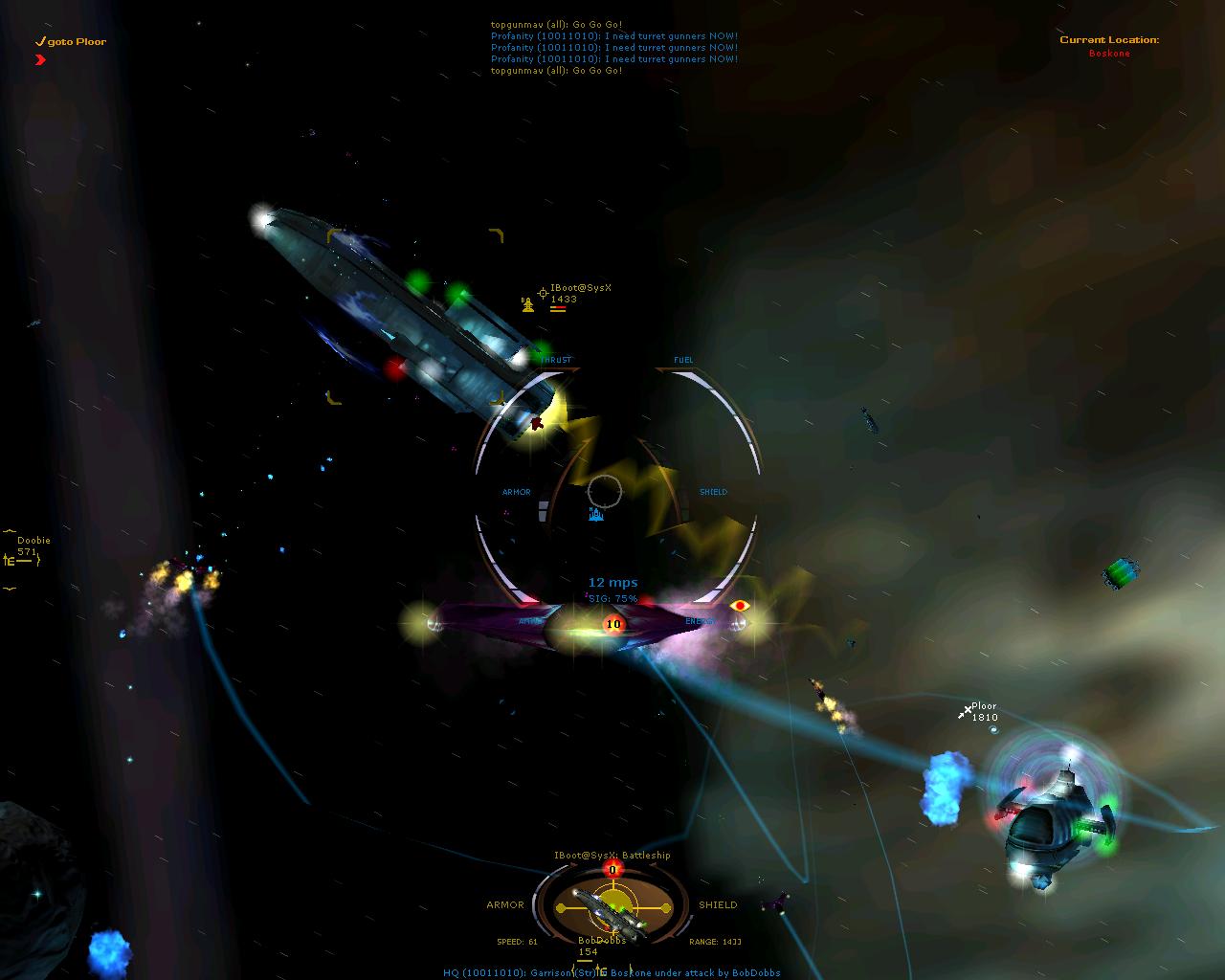Open the chat message log
1225x980 pixels.
point(613,47)
